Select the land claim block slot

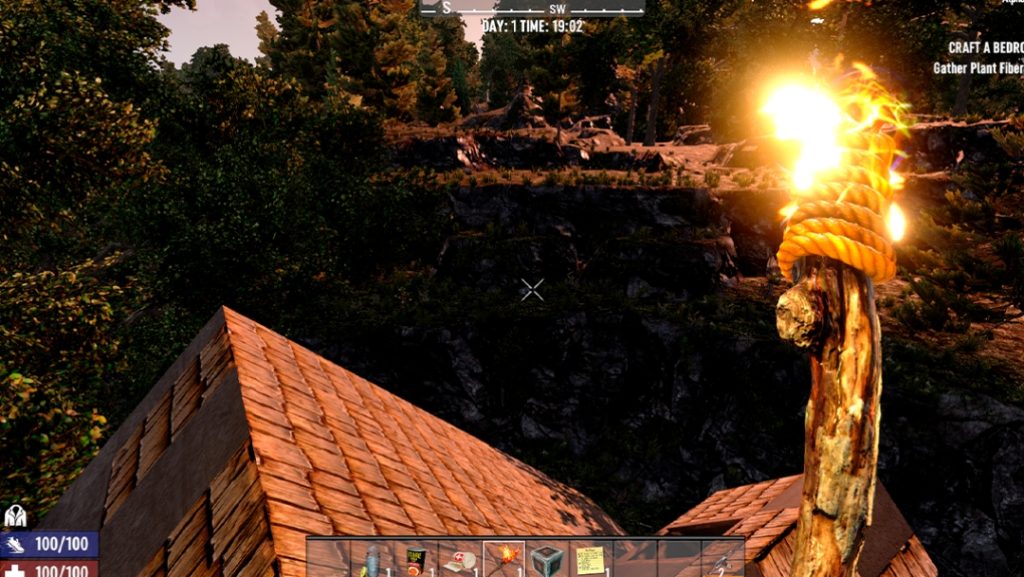point(547,559)
